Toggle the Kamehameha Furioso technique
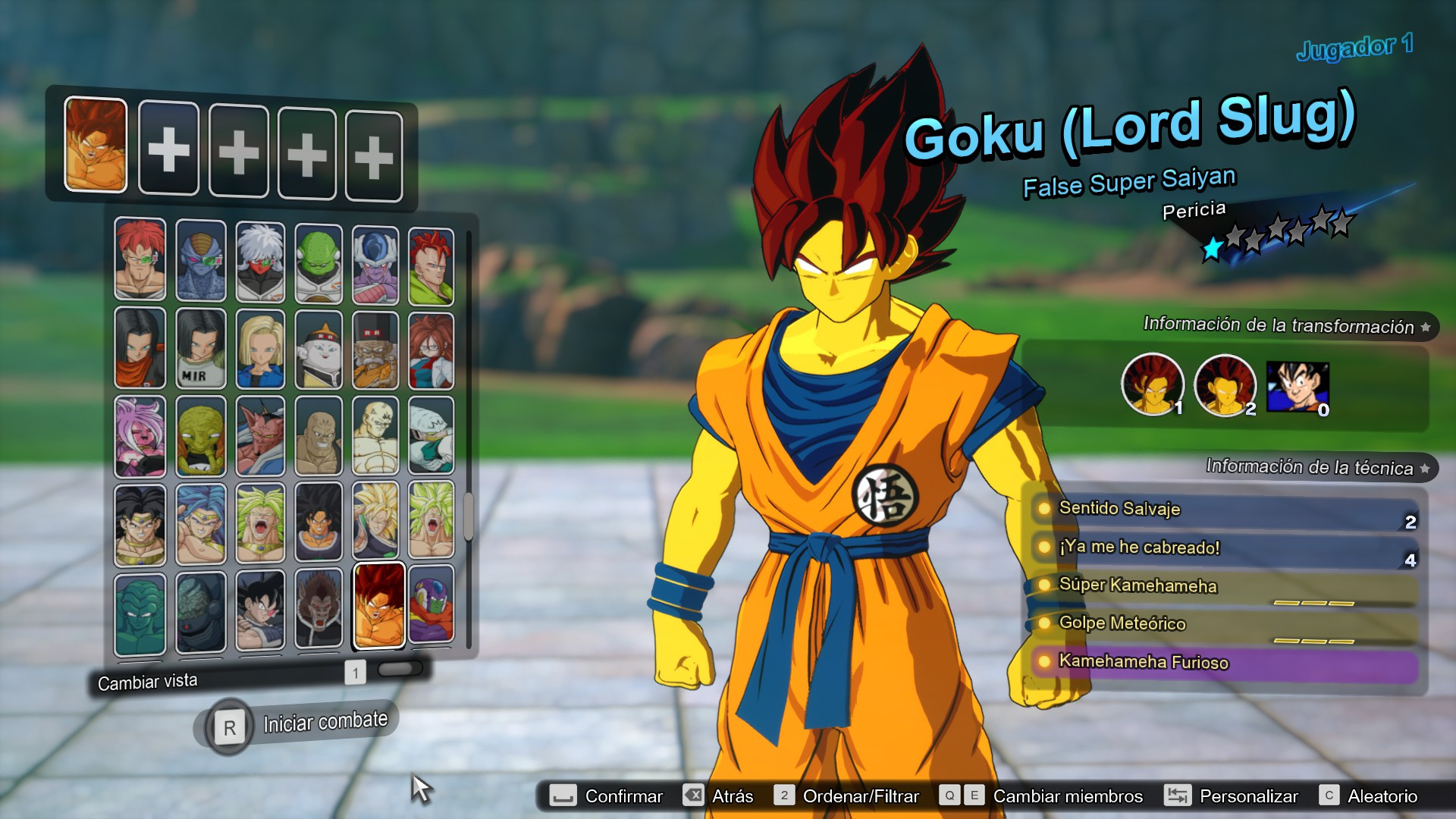 coord(1043,661)
